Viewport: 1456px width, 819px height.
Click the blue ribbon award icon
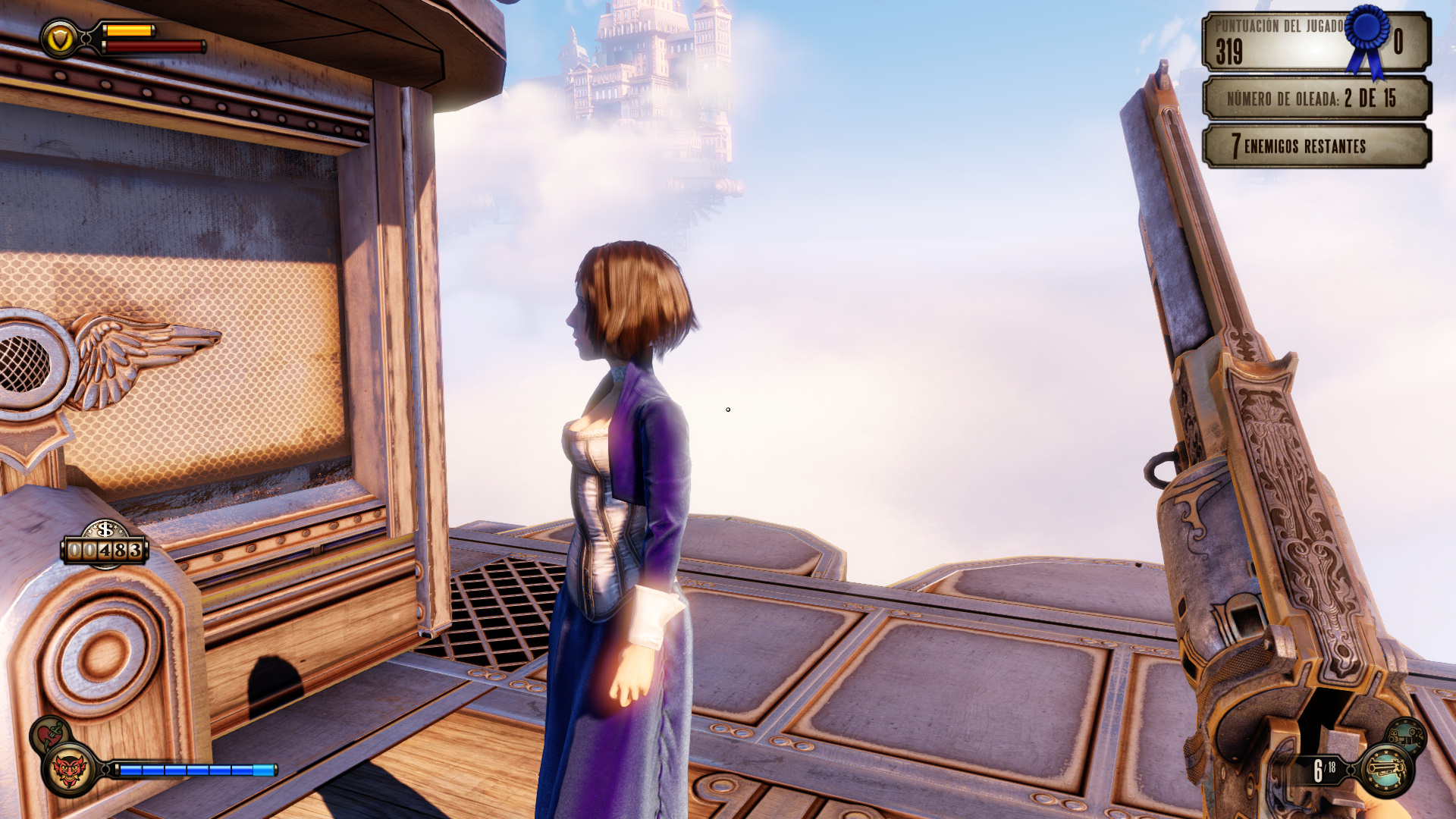(x=1368, y=38)
